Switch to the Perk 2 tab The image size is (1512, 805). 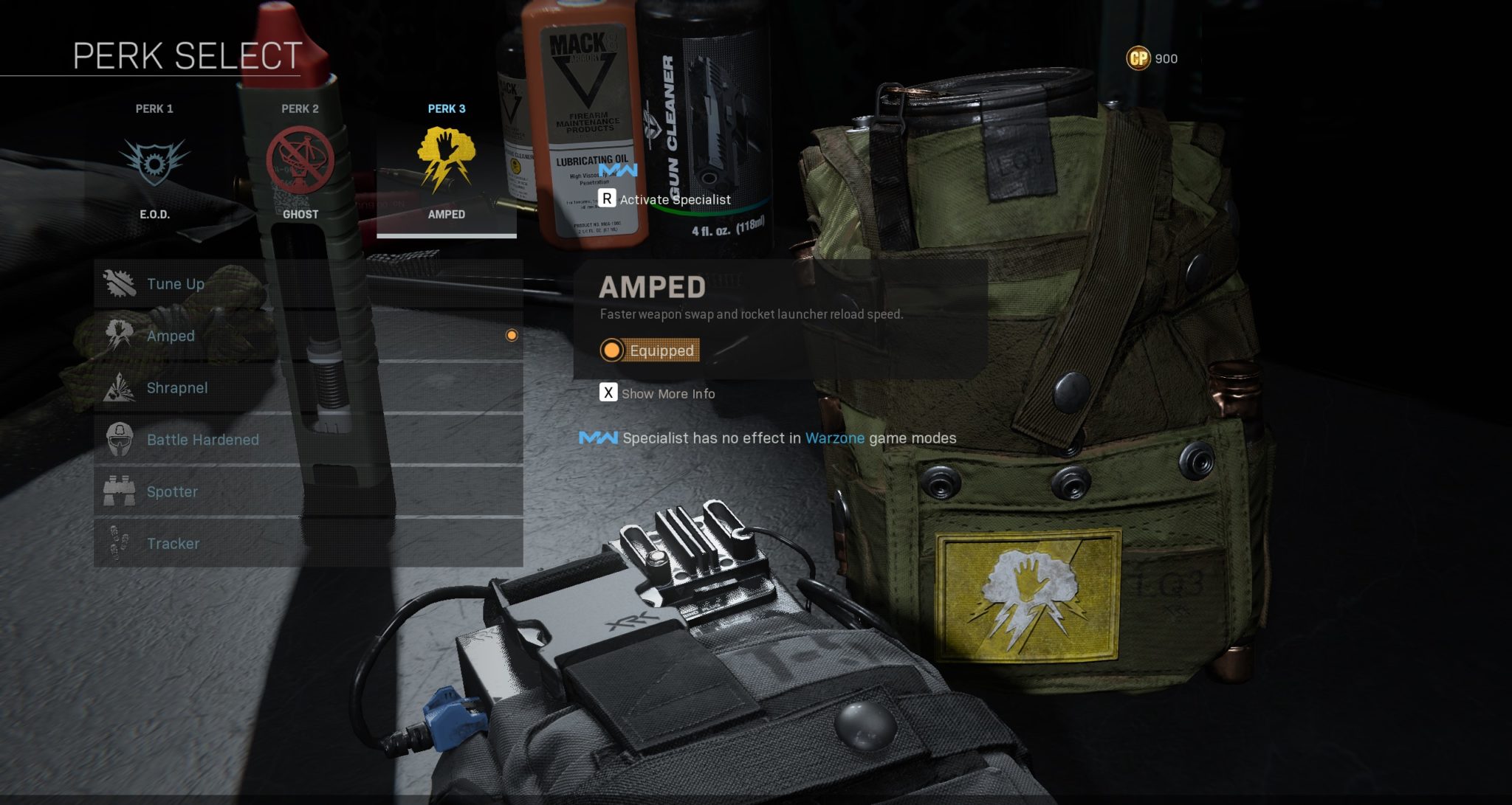pyautogui.click(x=300, y=108)
